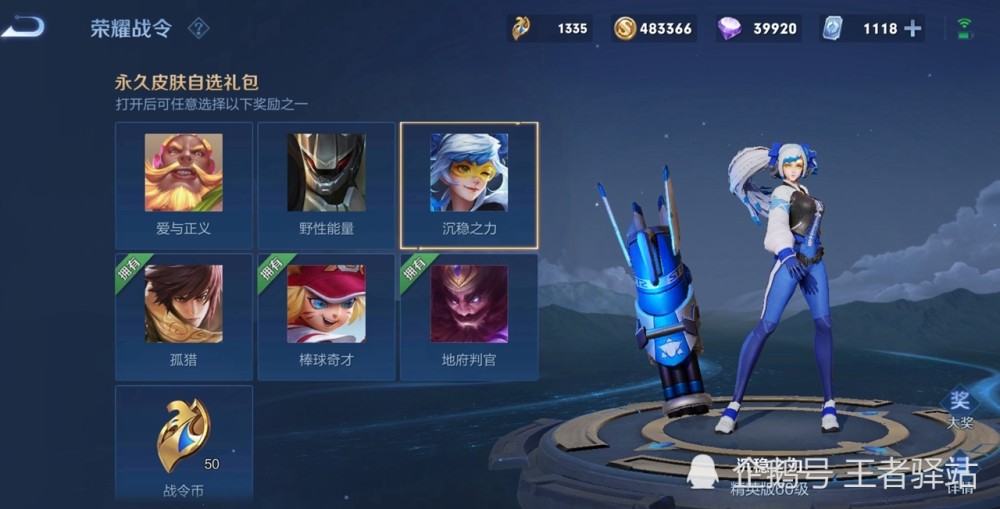Choose the 战令币 50 reward tile
Image resolution: width=1000 pixels, height=509 pixels.
click(184, 442)
